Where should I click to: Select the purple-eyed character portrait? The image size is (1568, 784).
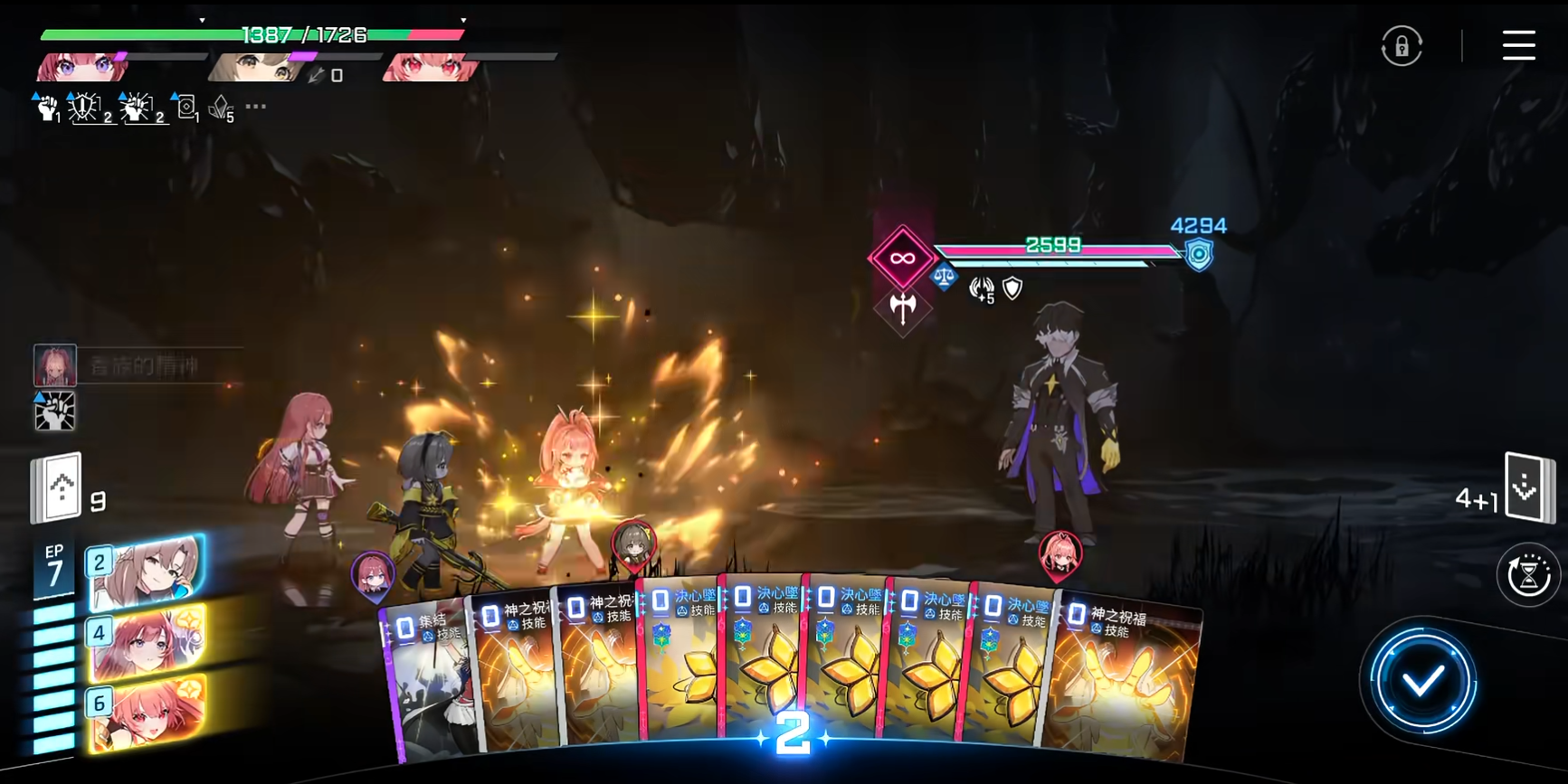tap(81, 67)
